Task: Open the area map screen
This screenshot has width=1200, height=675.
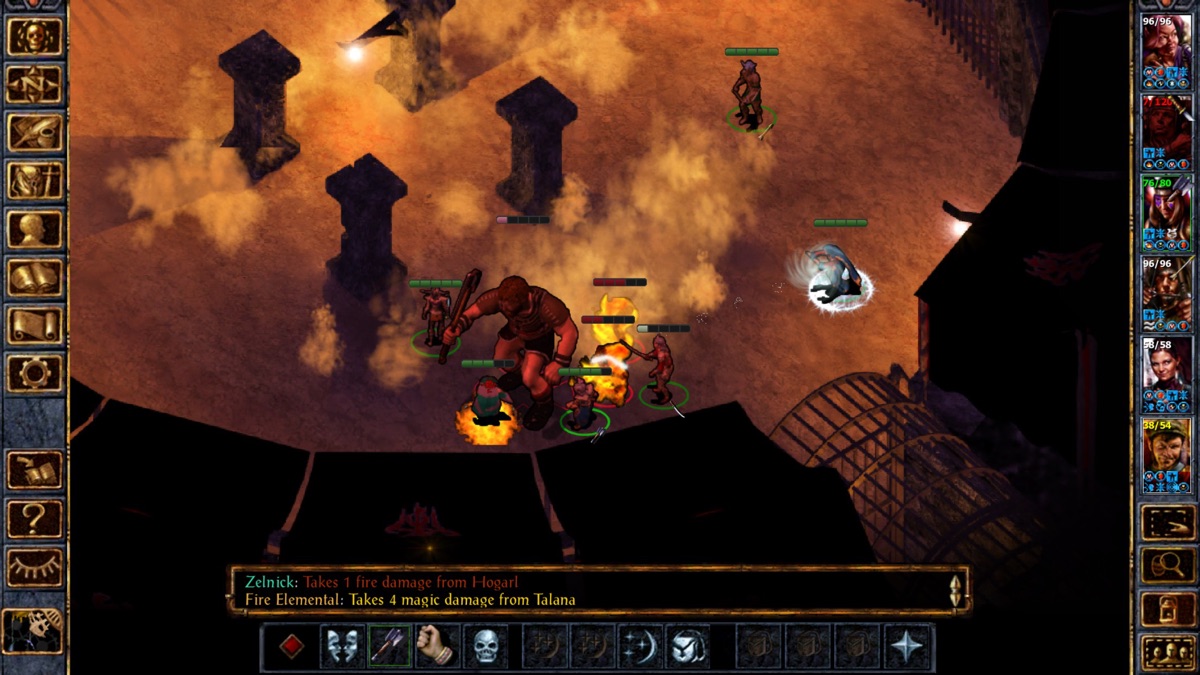Action: click(34, 84)
